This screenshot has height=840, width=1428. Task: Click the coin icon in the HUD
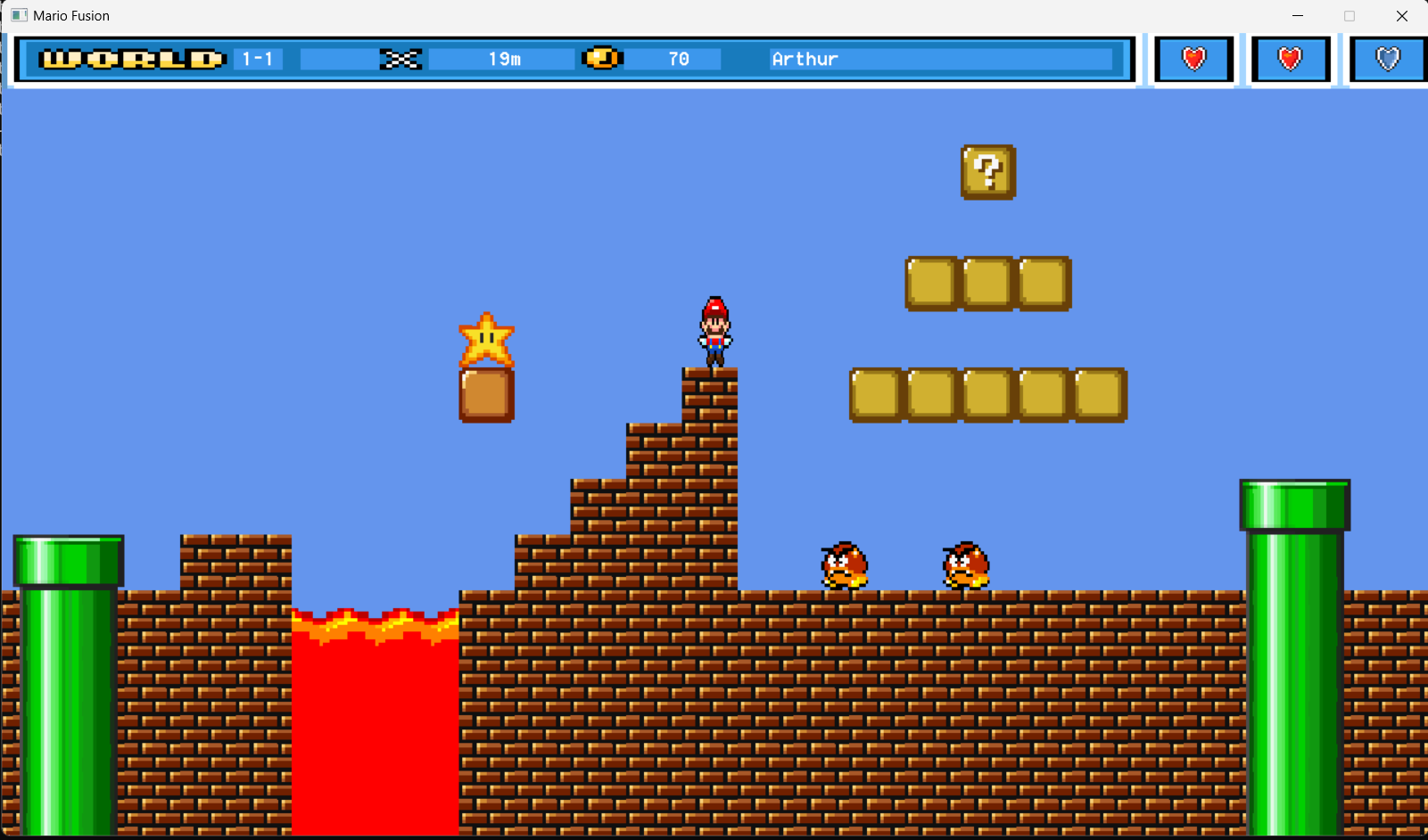pos(602,57)
